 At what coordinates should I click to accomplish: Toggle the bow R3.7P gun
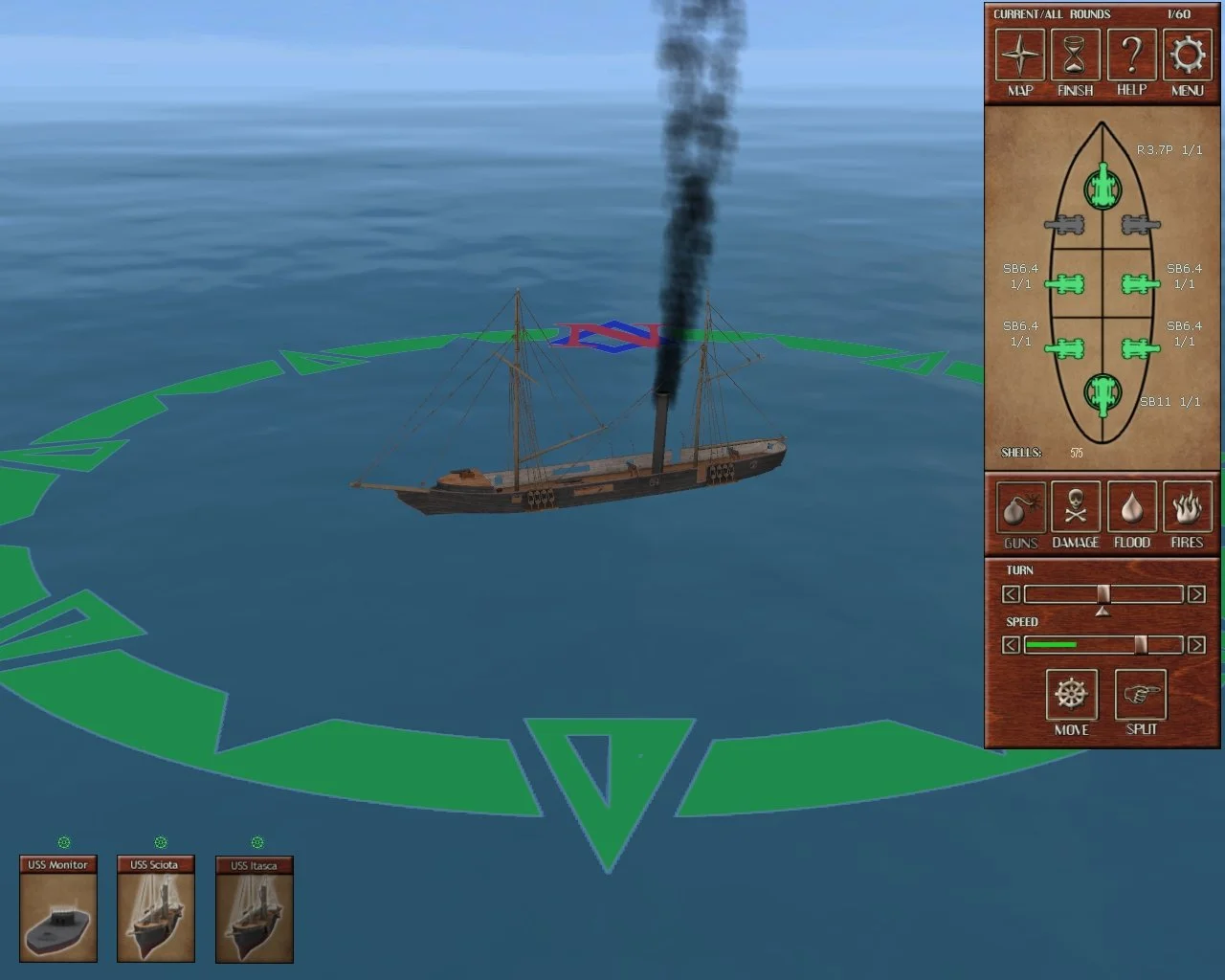[x=1102, y=187]
